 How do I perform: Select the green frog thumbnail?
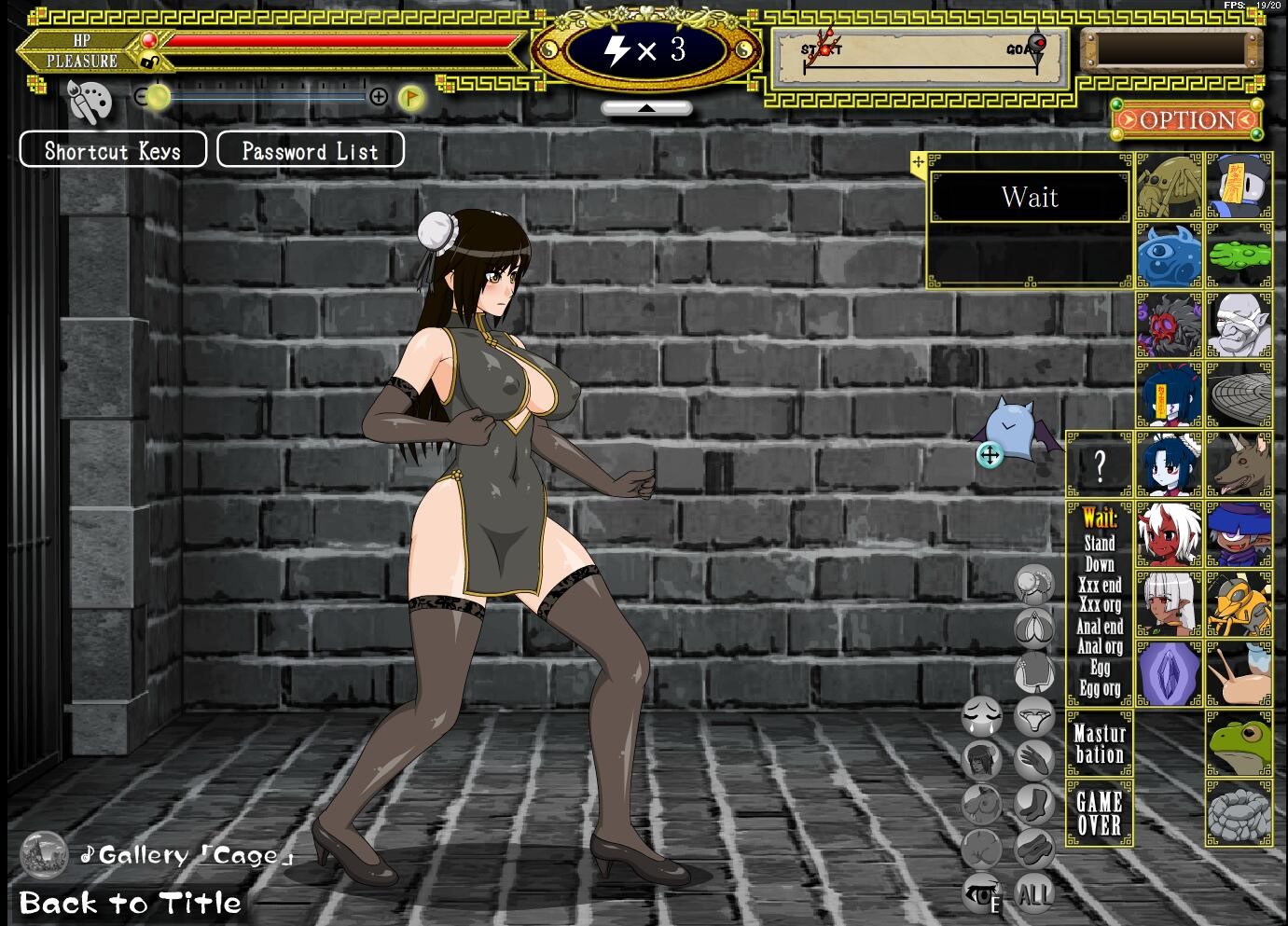click(1239, 744)
